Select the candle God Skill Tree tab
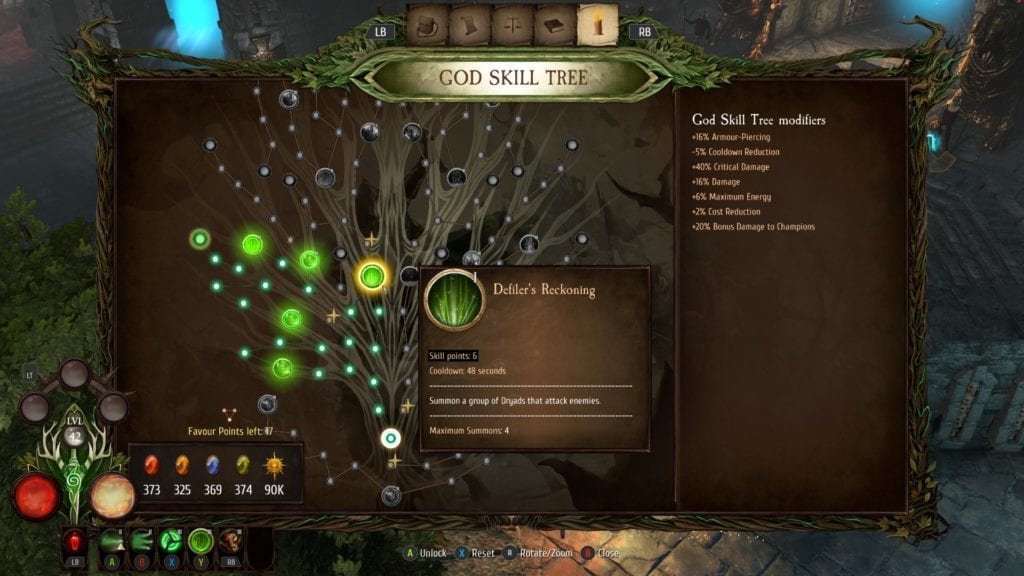Screen dimensions: 1024x576 click(598, 26)
